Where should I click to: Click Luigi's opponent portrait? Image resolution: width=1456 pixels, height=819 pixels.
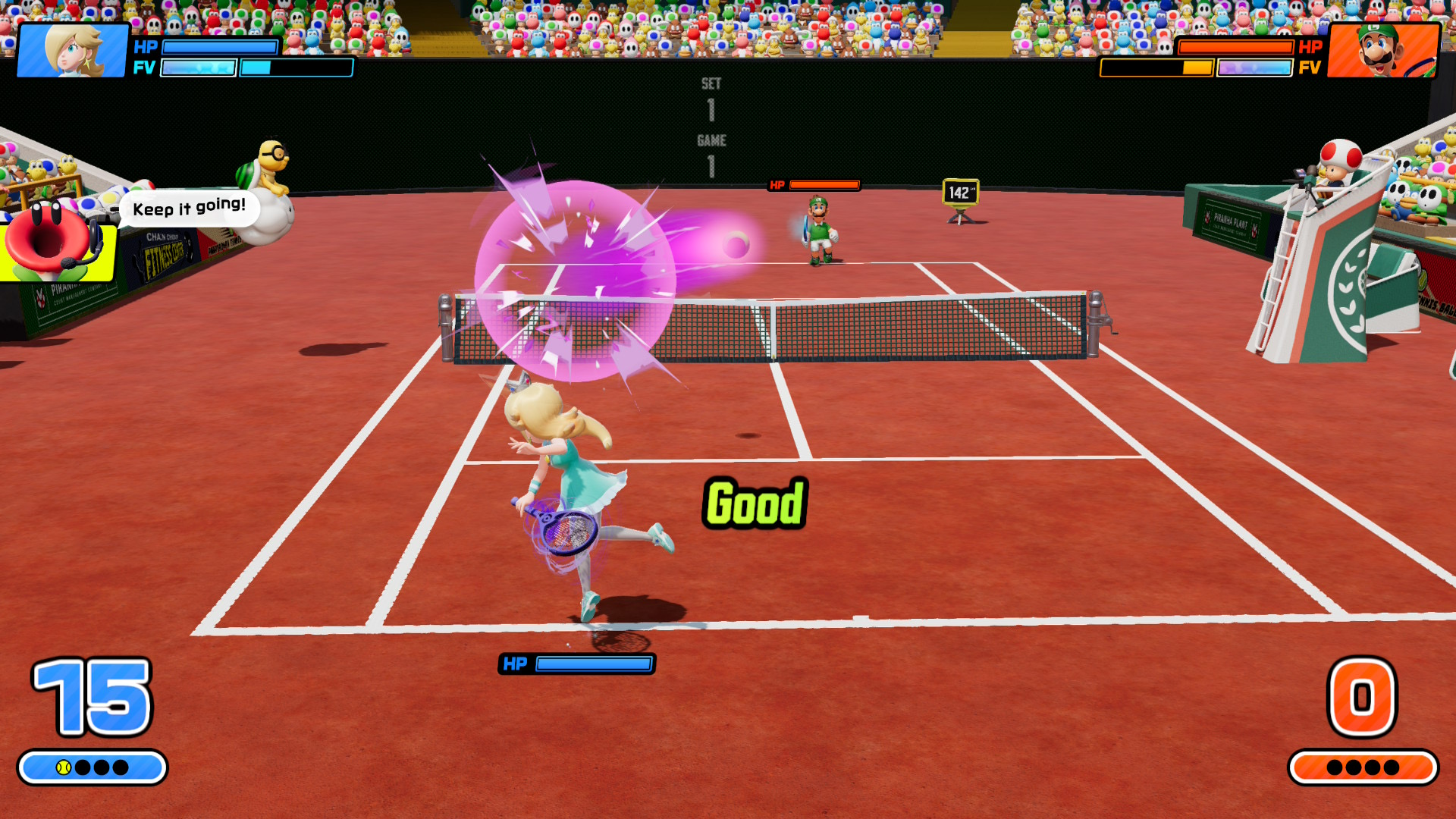point(1383,50)
